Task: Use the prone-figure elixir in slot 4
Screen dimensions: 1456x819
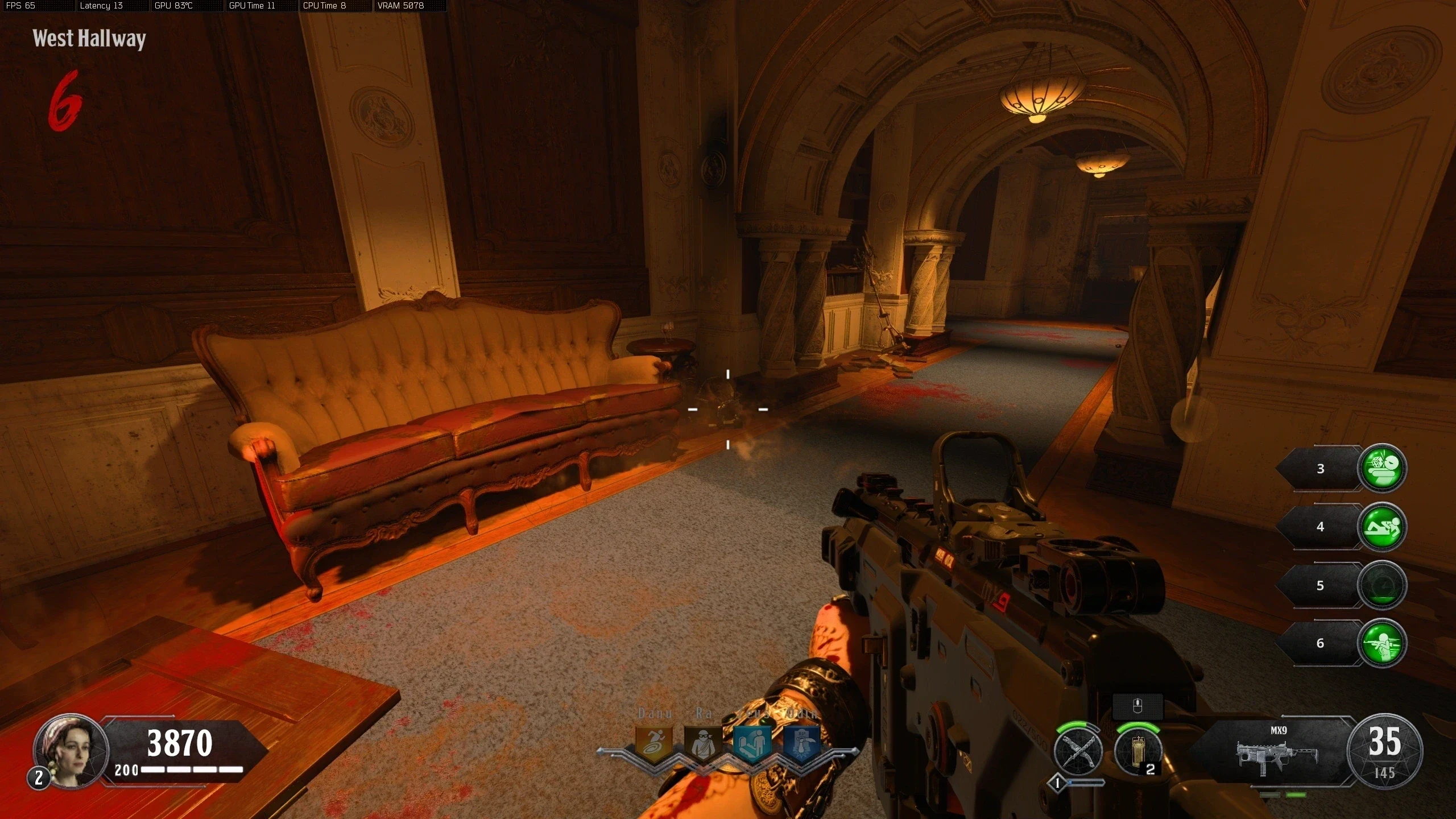Action: [x=1381, y=527]
